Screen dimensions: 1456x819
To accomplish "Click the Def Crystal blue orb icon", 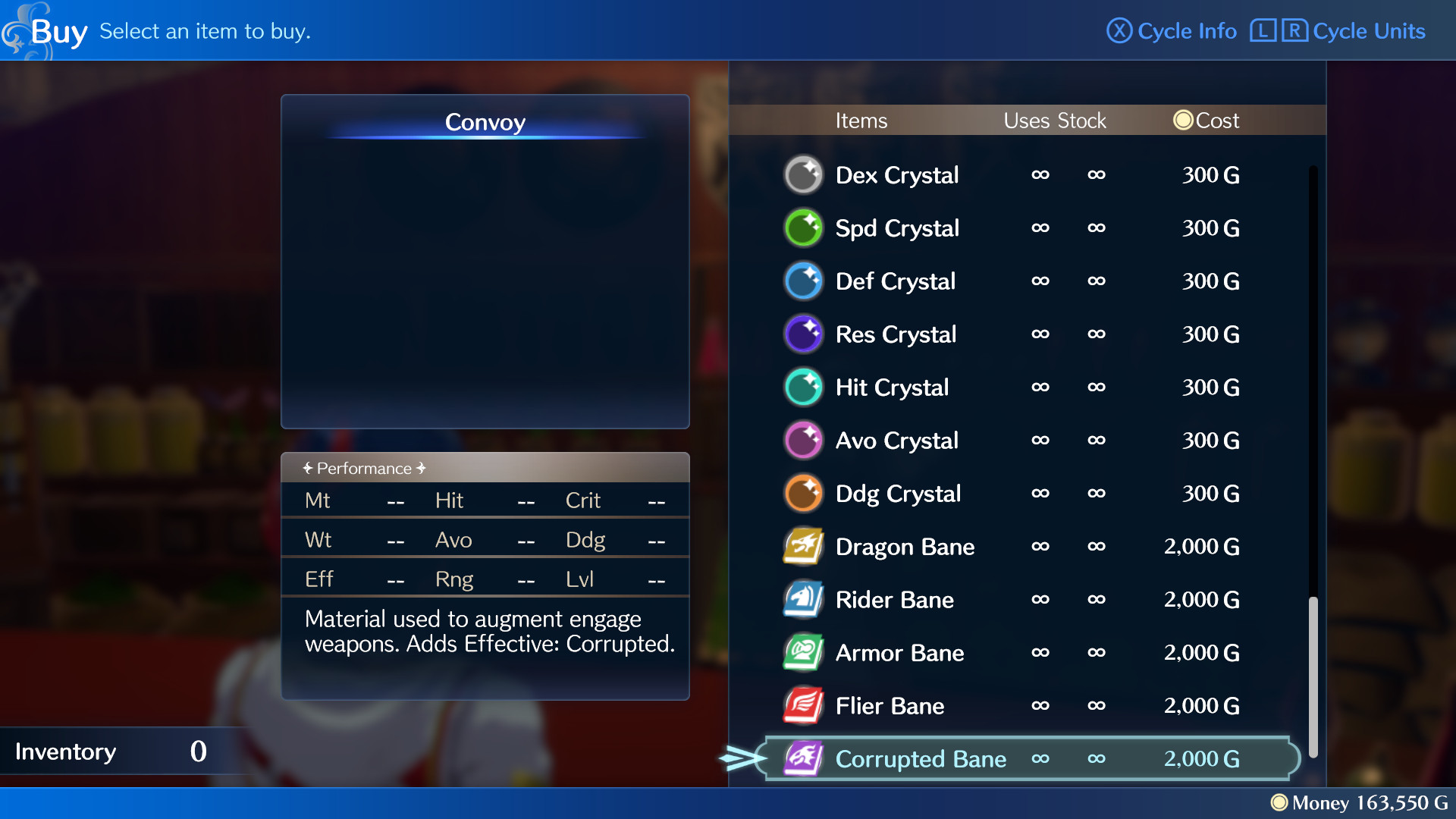I will [803, 281].
